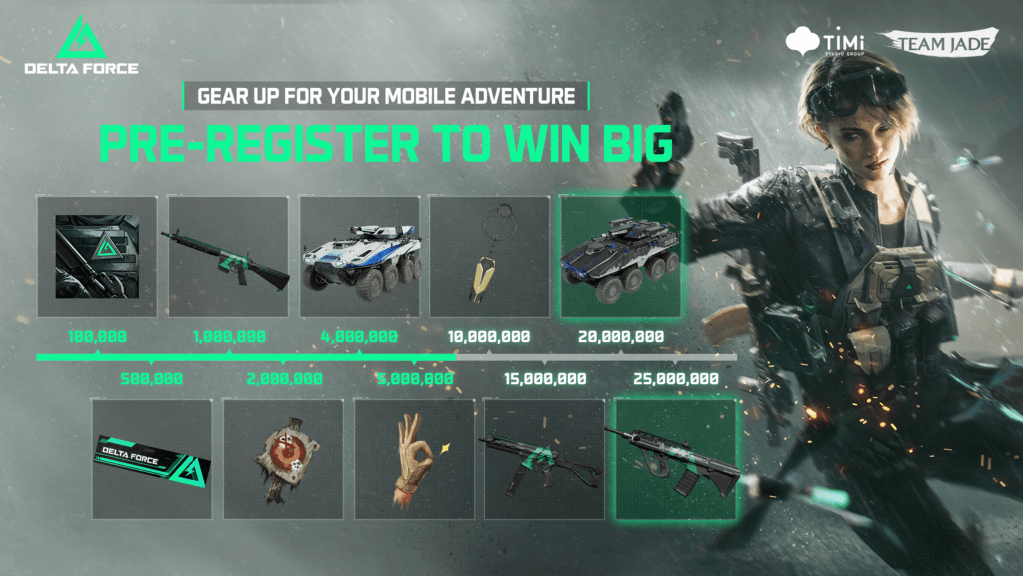Select the Delta Force emblem avatar reward
The width and height of the screenshot is (1023, 576).
pos(96,256)
